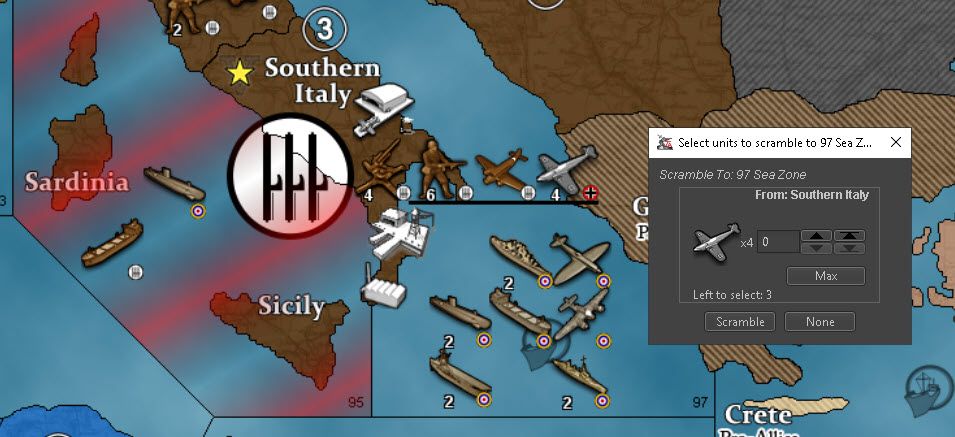Set fighter count to maximum with top-bar arrow
Screen dimensions: 955x437
[851, 236]
